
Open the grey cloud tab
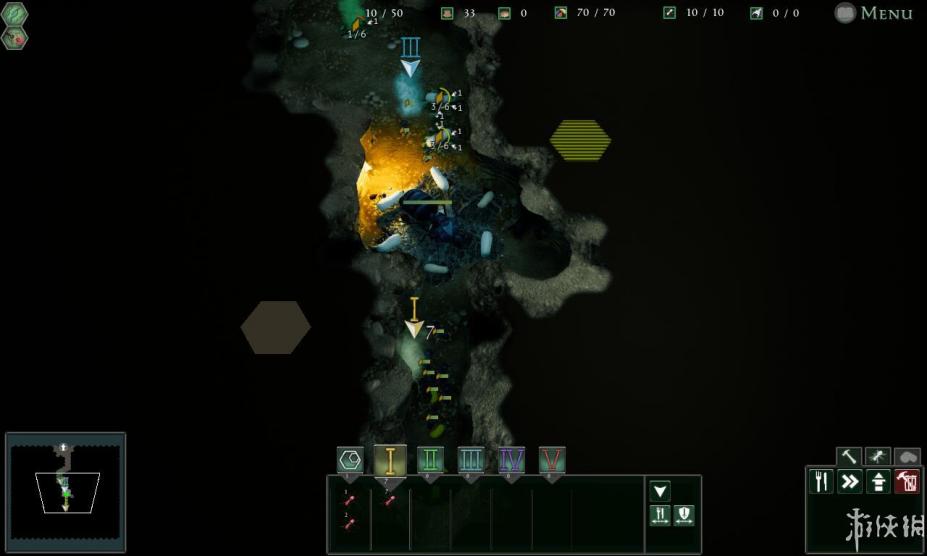(x=907, y=457)
